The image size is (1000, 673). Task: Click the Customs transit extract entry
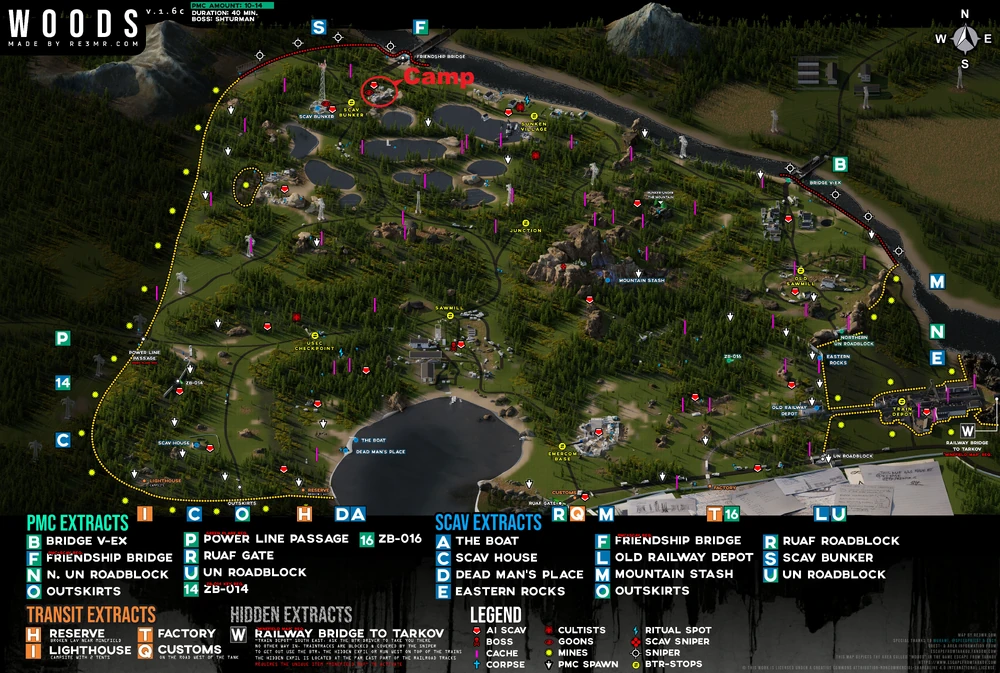[x=190, y=650]
